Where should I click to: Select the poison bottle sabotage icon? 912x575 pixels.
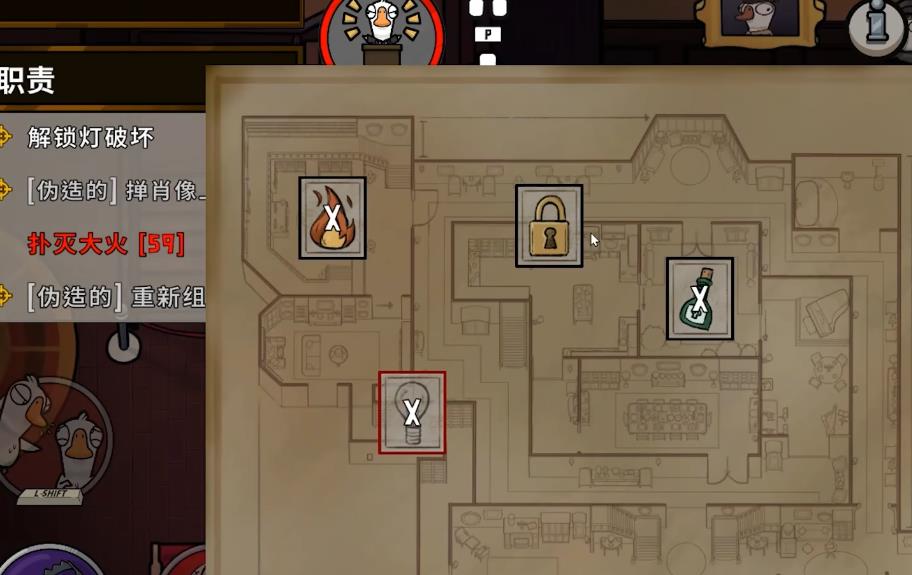coord(700,298)
